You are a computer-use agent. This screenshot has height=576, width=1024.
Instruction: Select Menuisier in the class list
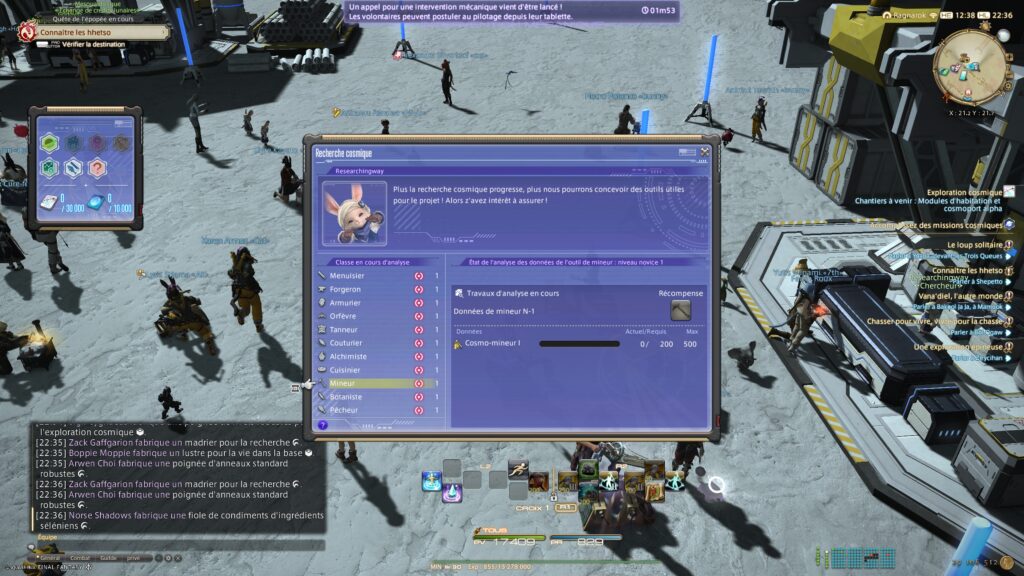[x=346, y=275]
